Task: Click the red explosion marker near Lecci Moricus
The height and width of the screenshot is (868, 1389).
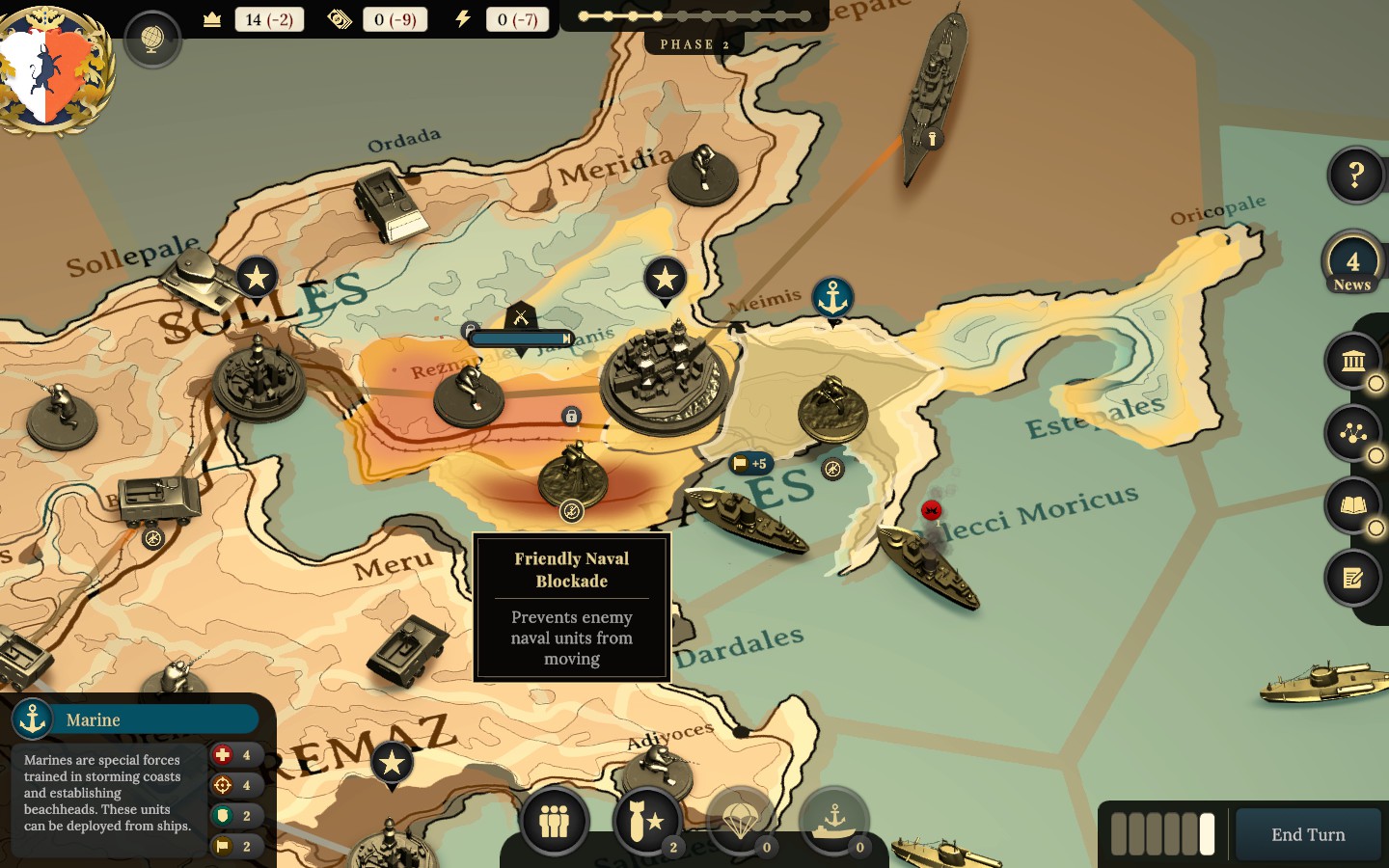Action: 929,511
